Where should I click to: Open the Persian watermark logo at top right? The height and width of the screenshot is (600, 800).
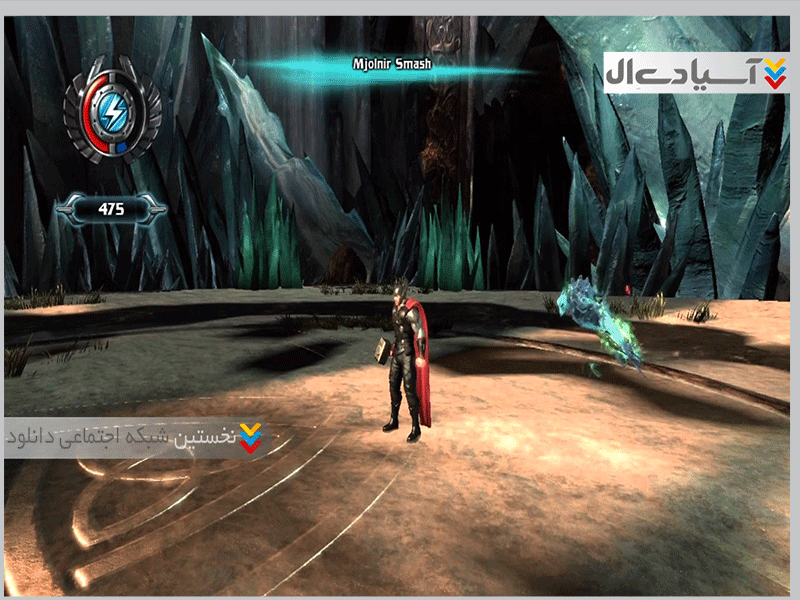point(697,73)
